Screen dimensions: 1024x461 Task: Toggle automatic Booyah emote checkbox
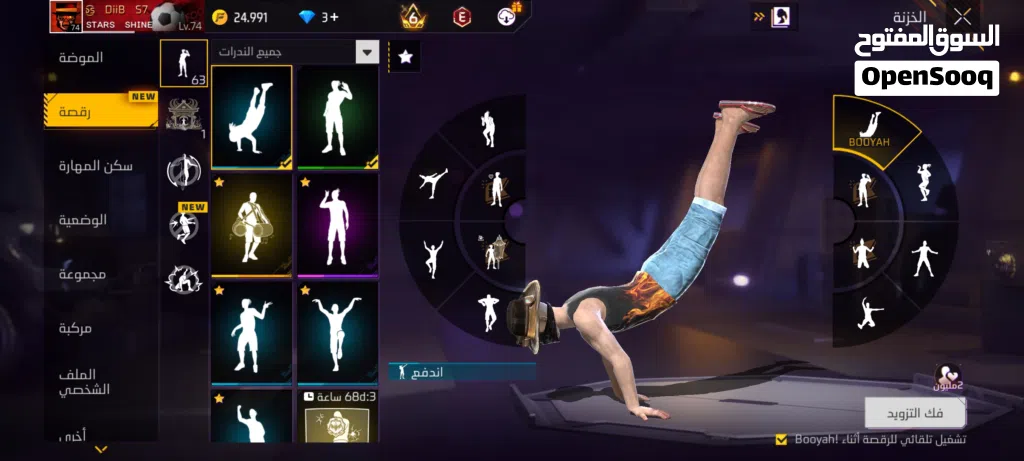[x=781, y=439]
